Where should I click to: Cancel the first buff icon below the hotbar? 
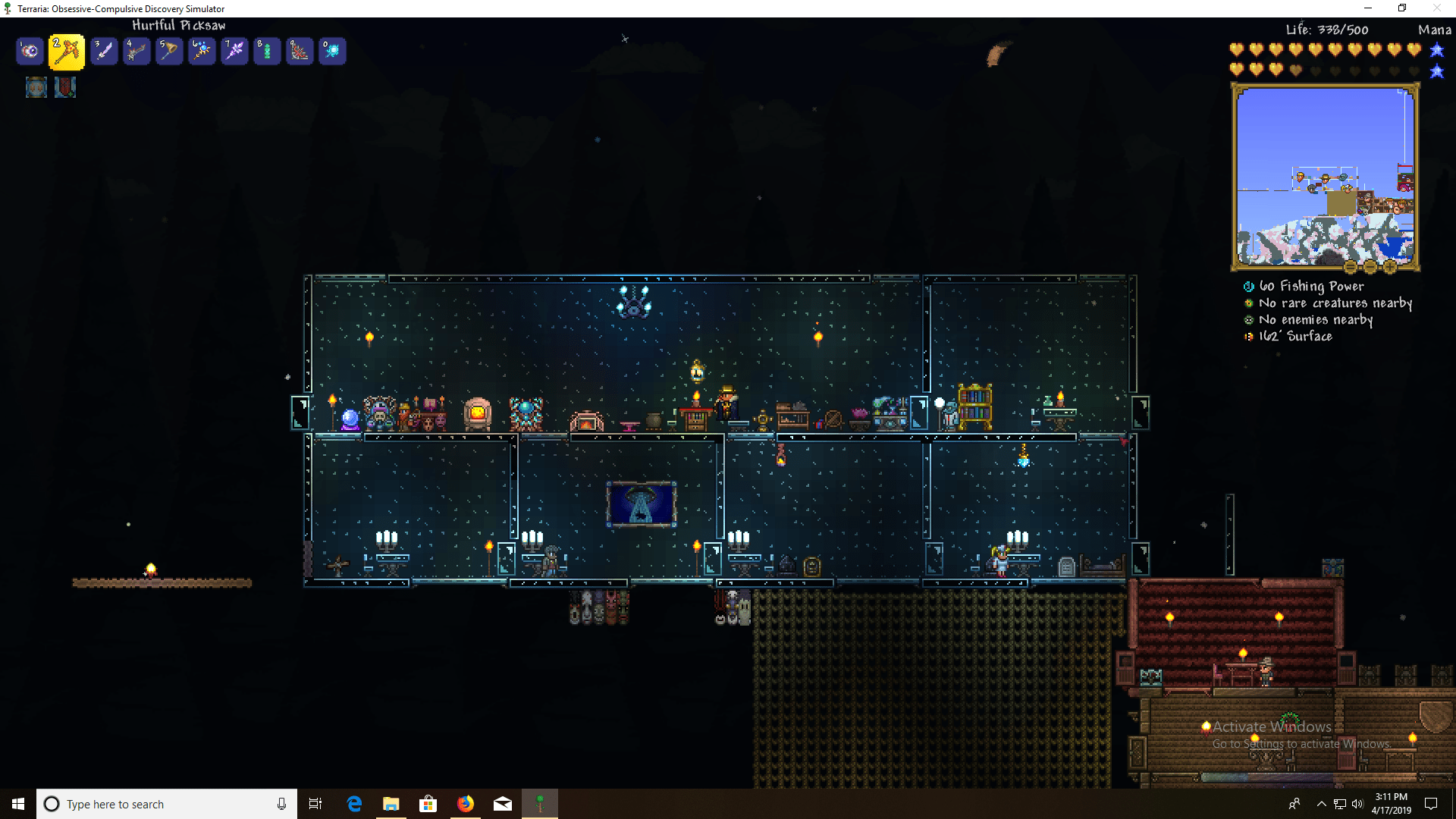click(36, 87)
